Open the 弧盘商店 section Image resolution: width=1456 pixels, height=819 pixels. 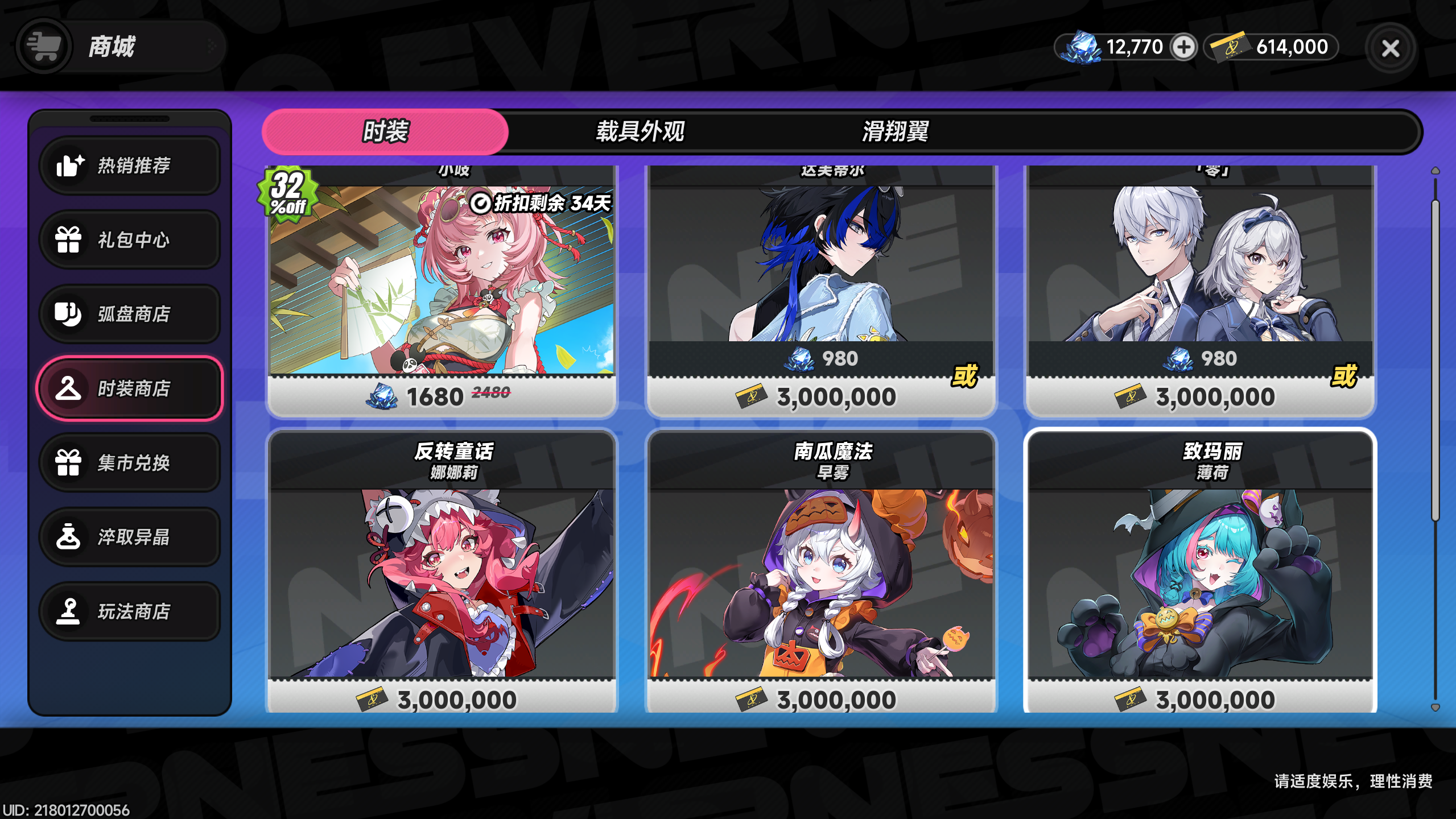pyautogui.click(x=130, y=314)
